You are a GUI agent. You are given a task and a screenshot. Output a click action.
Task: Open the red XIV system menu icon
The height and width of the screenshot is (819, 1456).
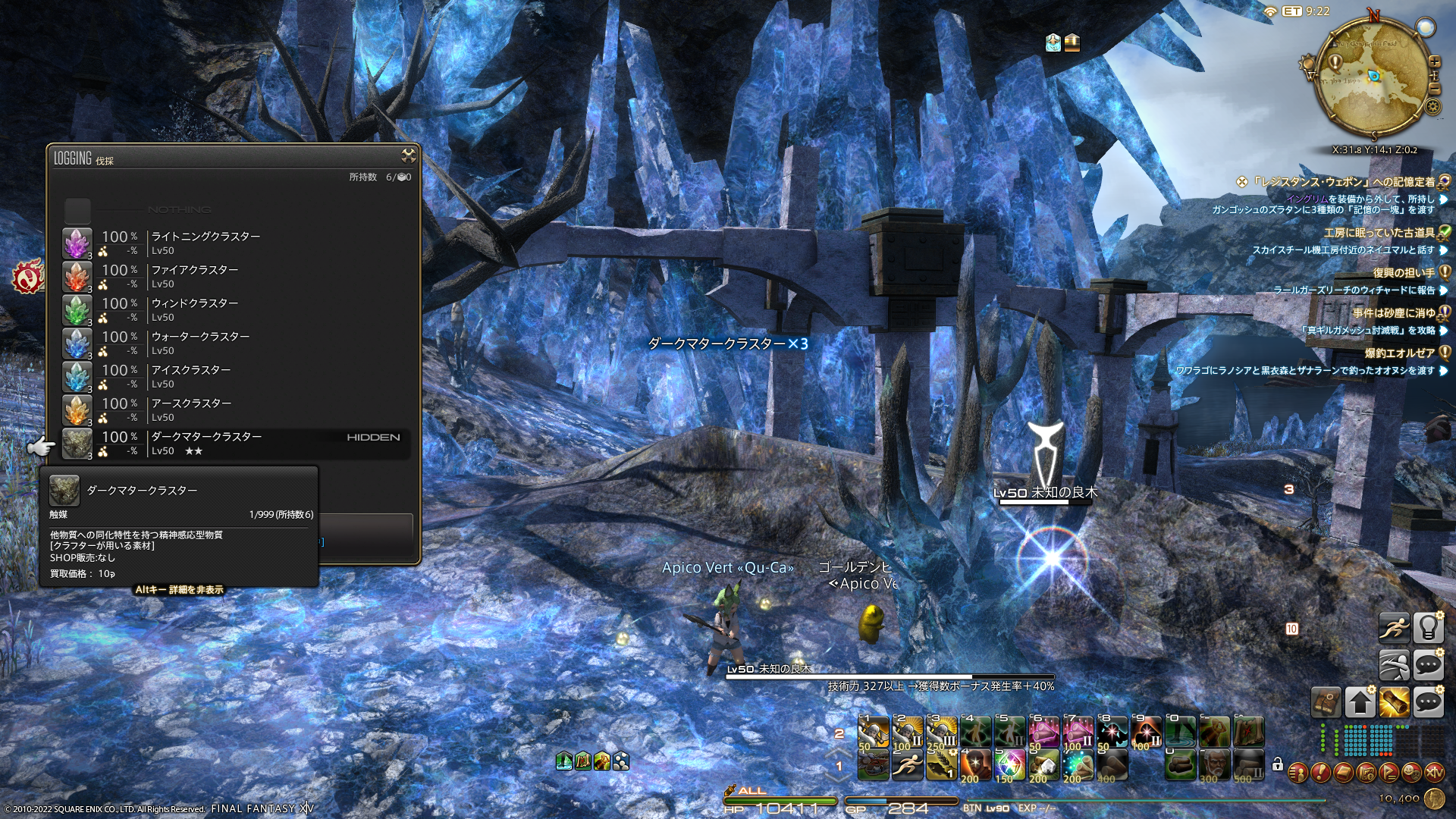point(1434,773)
